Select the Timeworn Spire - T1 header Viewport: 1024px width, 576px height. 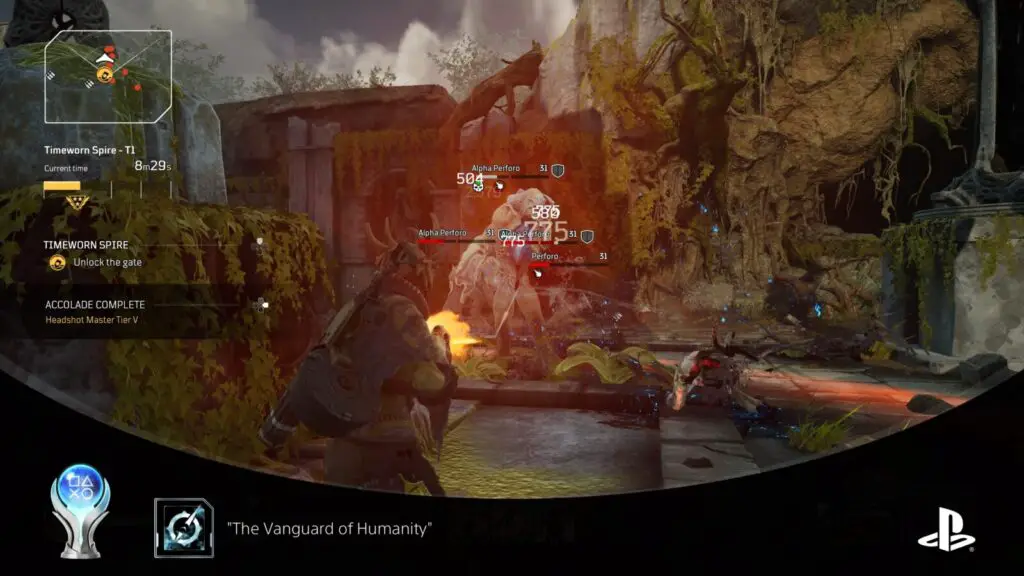click(x=89, y=150)
